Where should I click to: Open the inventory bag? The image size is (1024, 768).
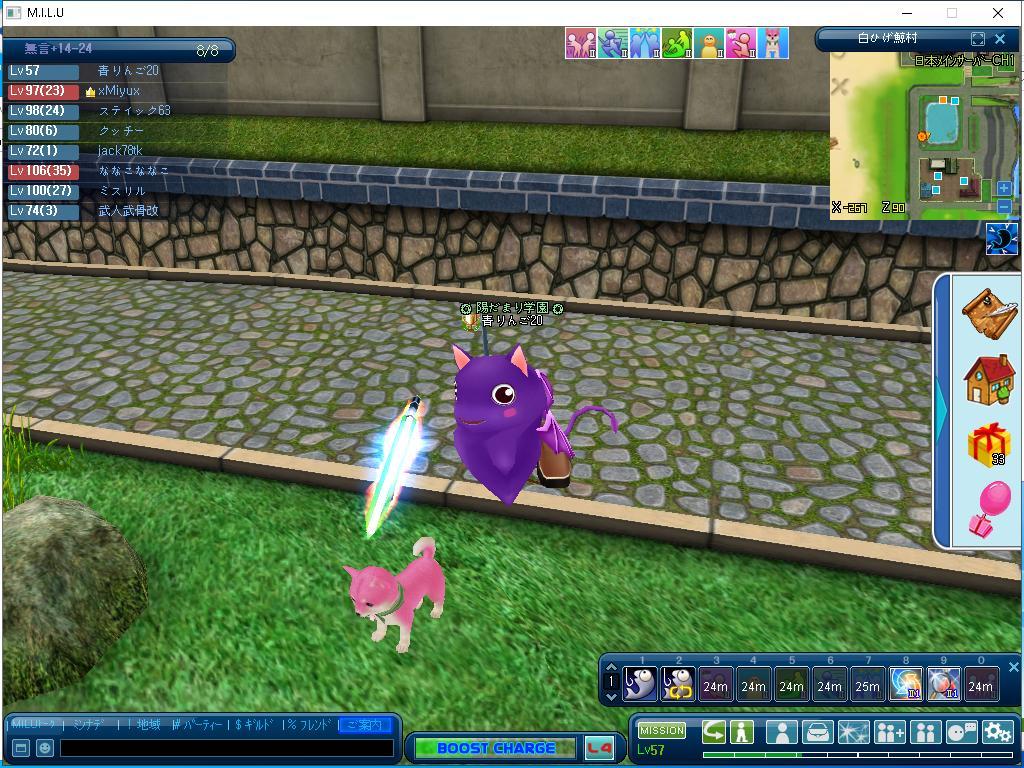point(817,732)
